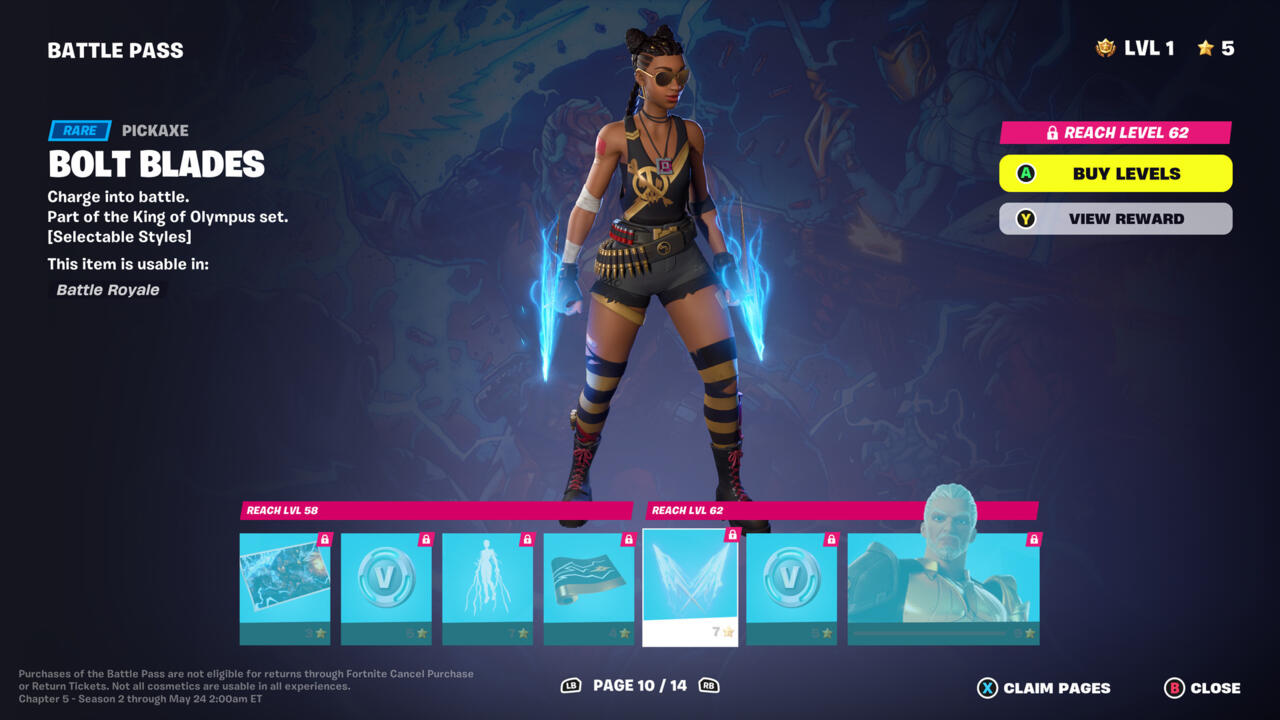1280x720 pixels.
Task: Pick the lightning wrap reward tile
Action: click(589, 588)
